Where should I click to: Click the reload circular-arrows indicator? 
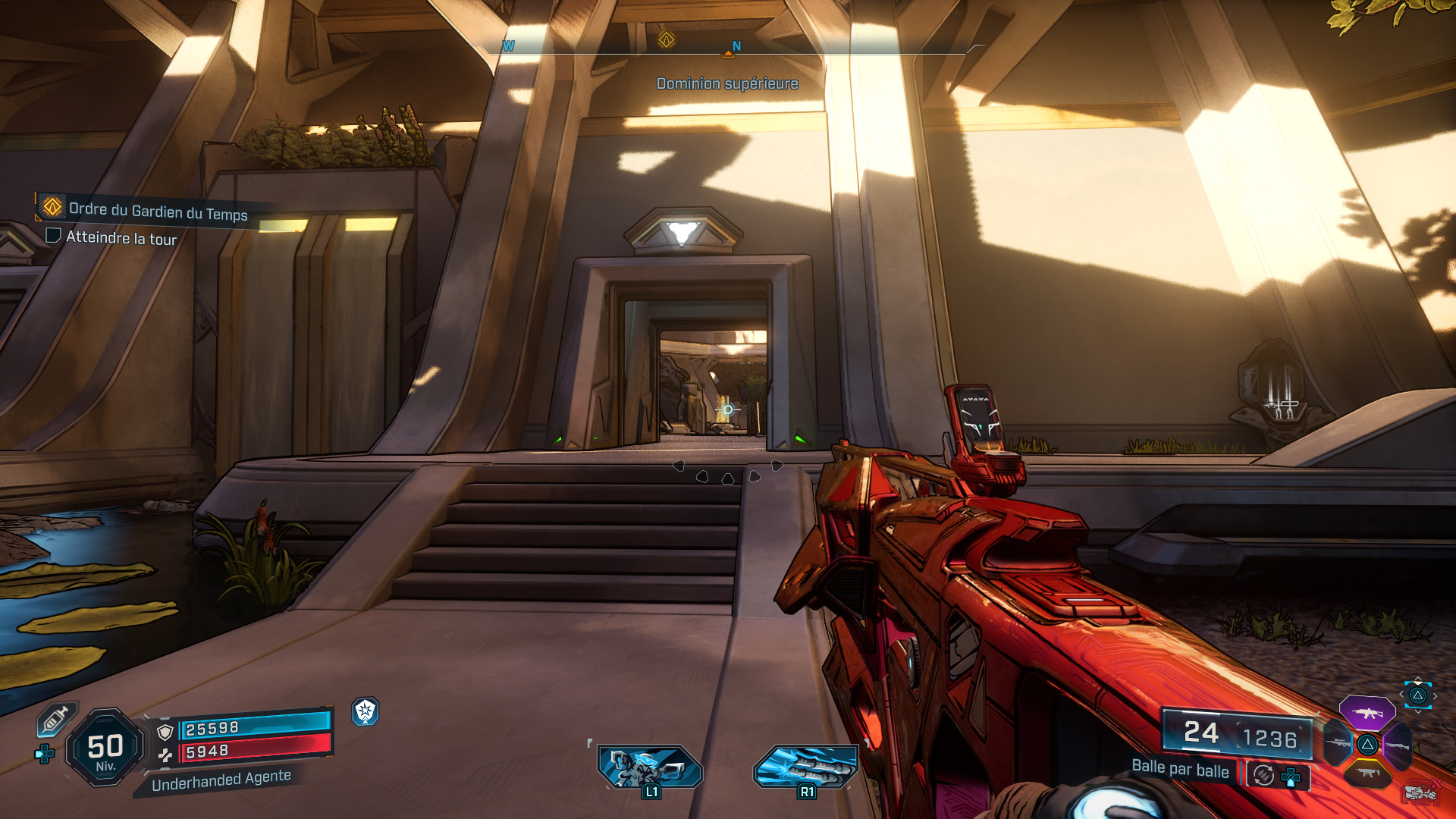coord(1263,774)
